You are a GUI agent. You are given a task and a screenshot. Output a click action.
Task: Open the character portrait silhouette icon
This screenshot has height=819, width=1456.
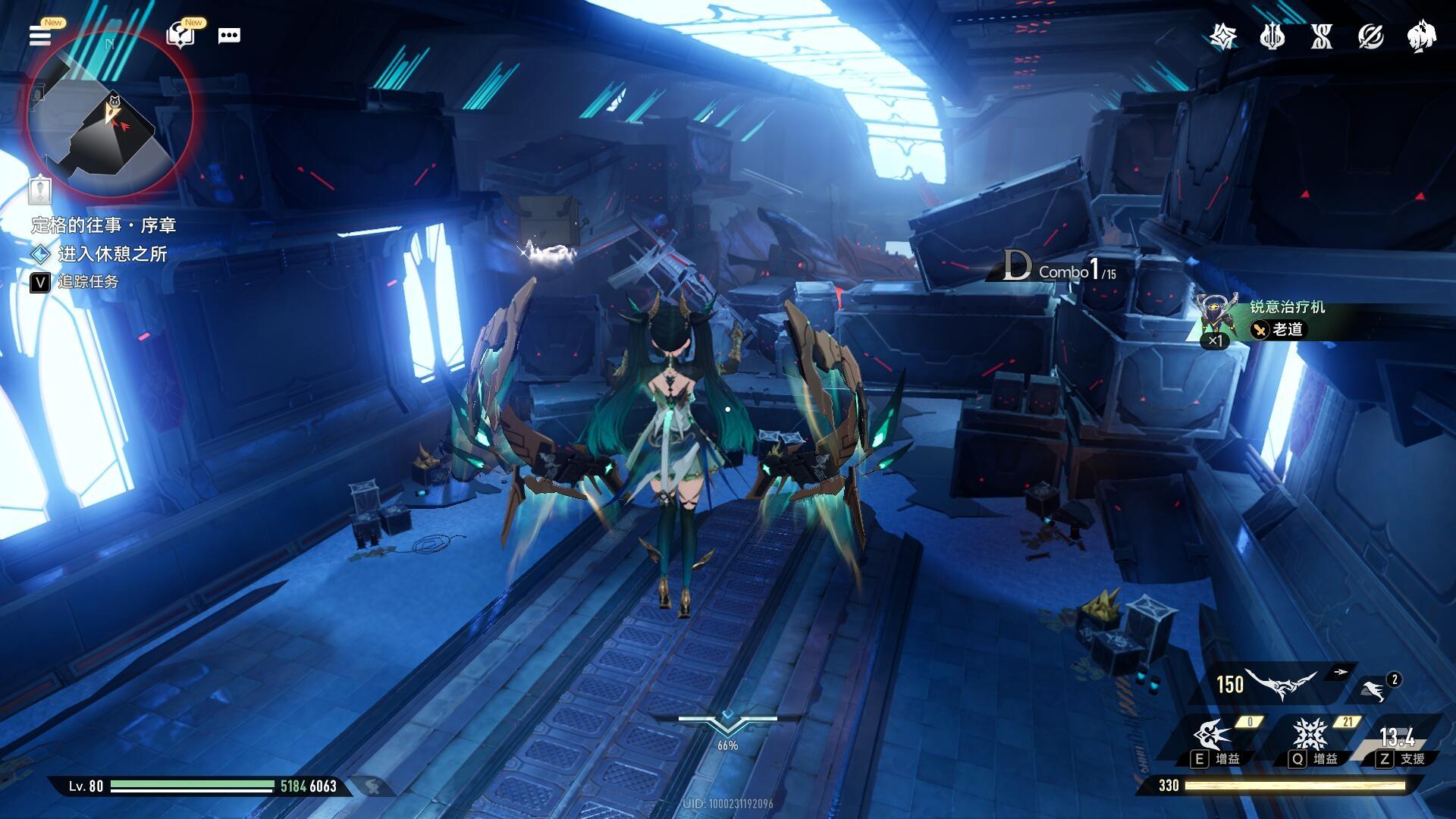1421,36
